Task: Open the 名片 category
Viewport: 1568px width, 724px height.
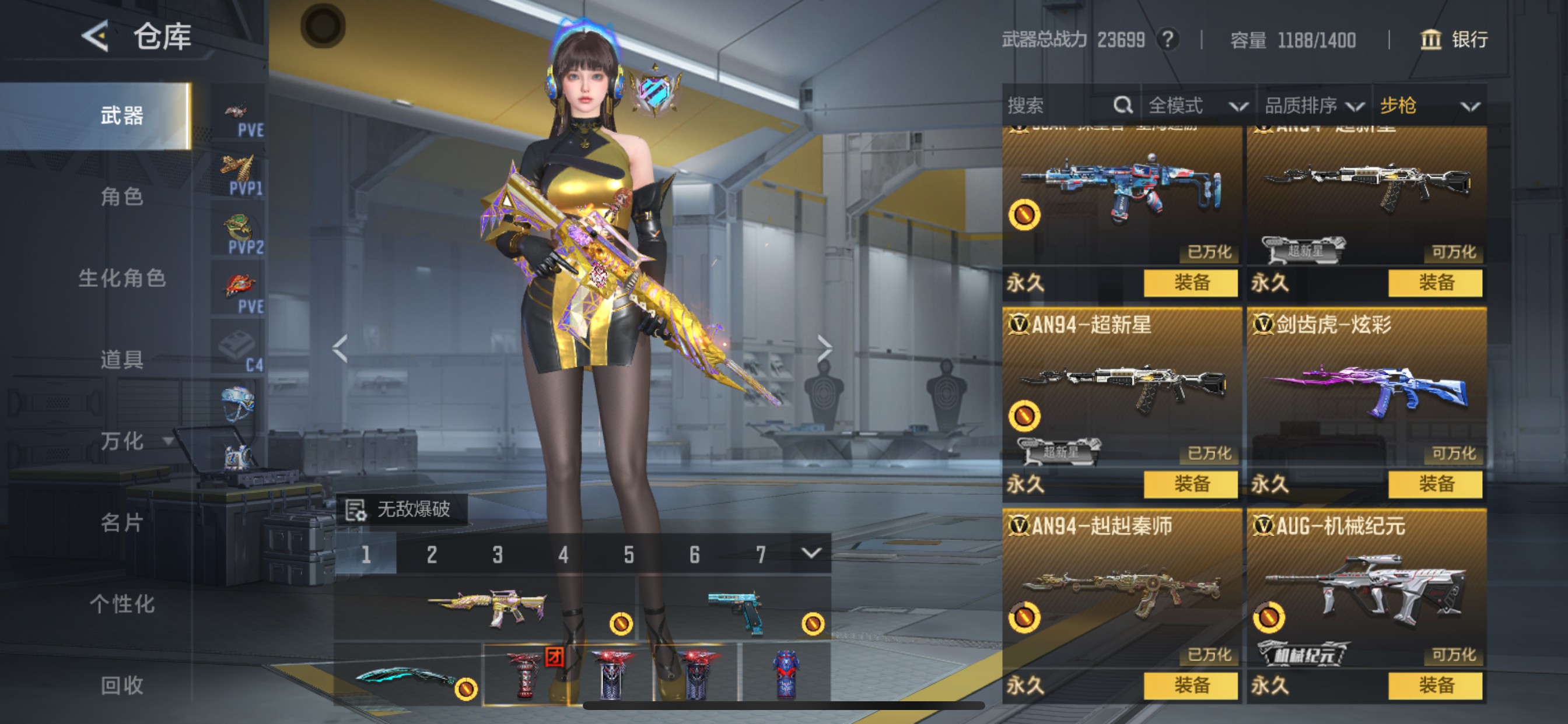Action: [x=122, y=523]
